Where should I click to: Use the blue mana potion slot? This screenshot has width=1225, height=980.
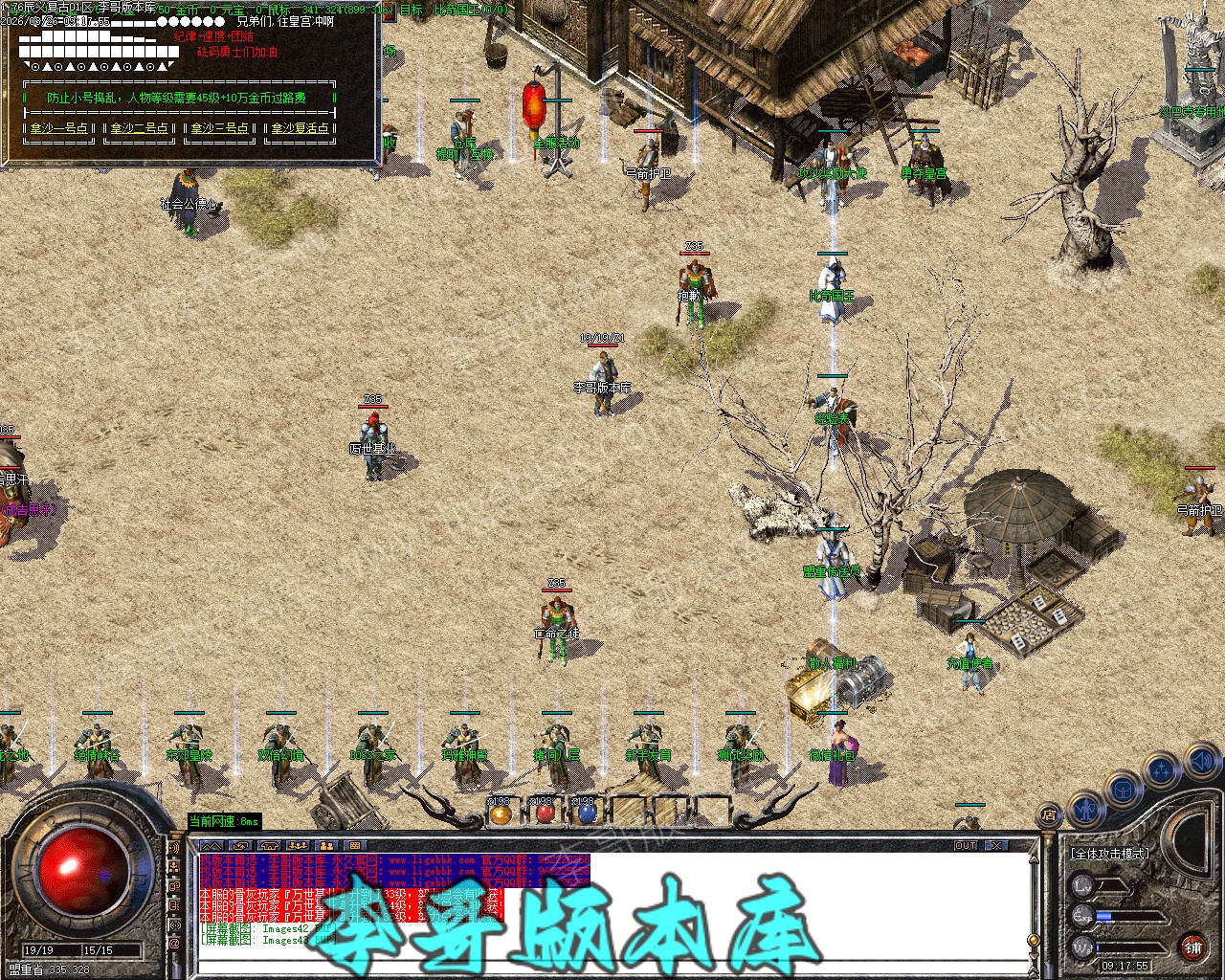(588, 813)
